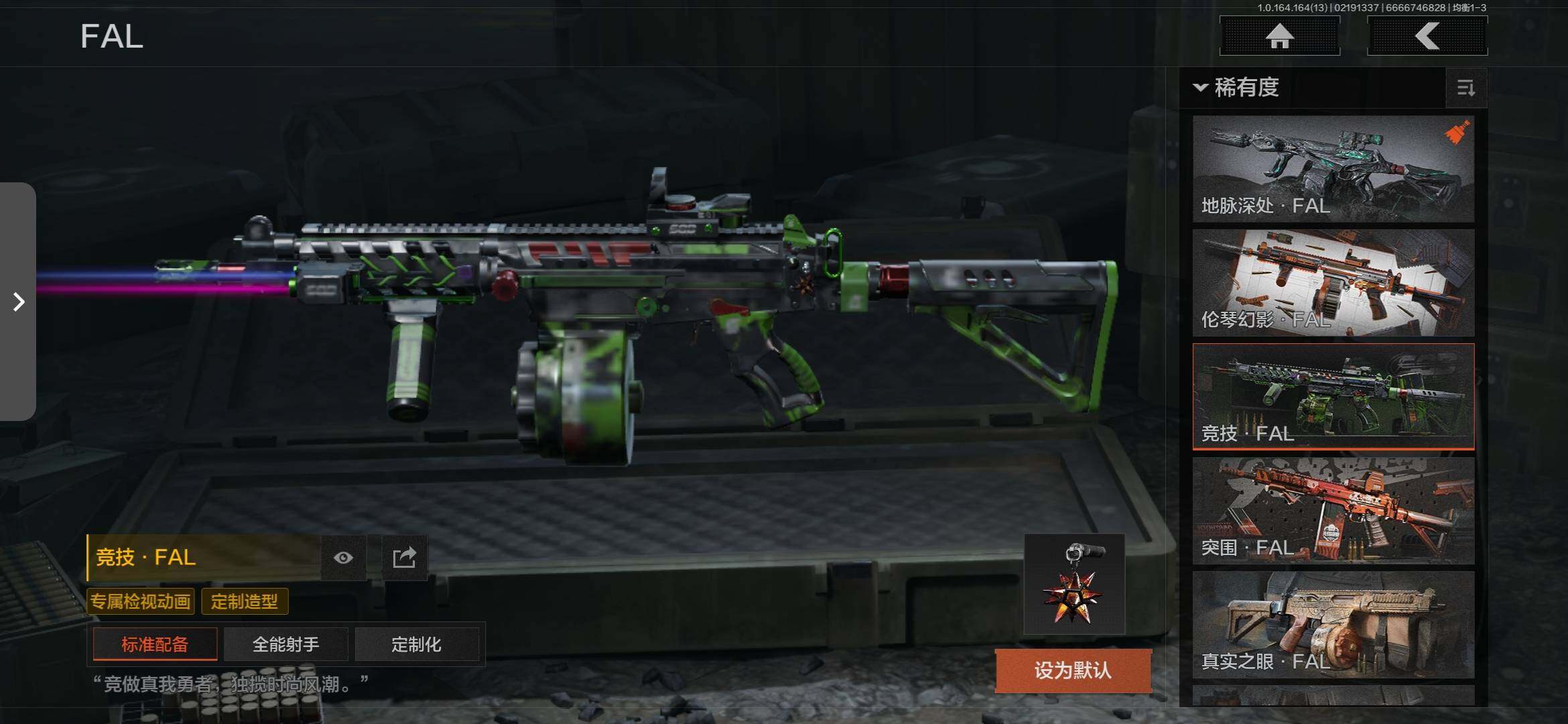Show the 定制造型 tag details
This screenshot has height=724, width=1568.
pos(245,601)
